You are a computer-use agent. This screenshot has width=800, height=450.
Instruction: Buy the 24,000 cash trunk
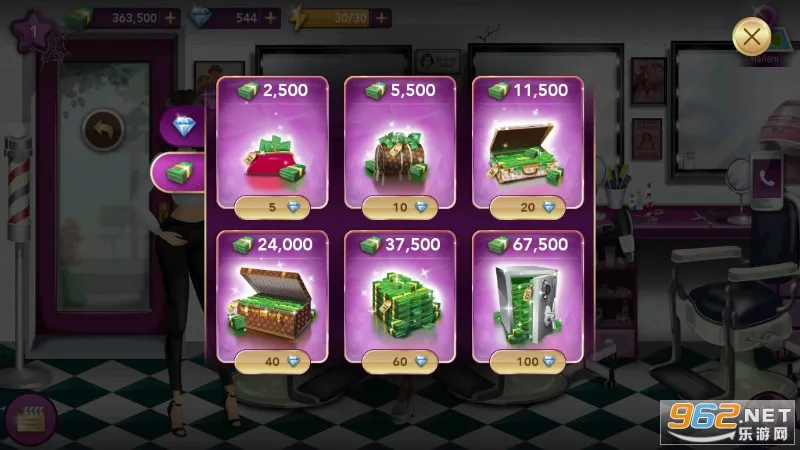pos(273,361)
